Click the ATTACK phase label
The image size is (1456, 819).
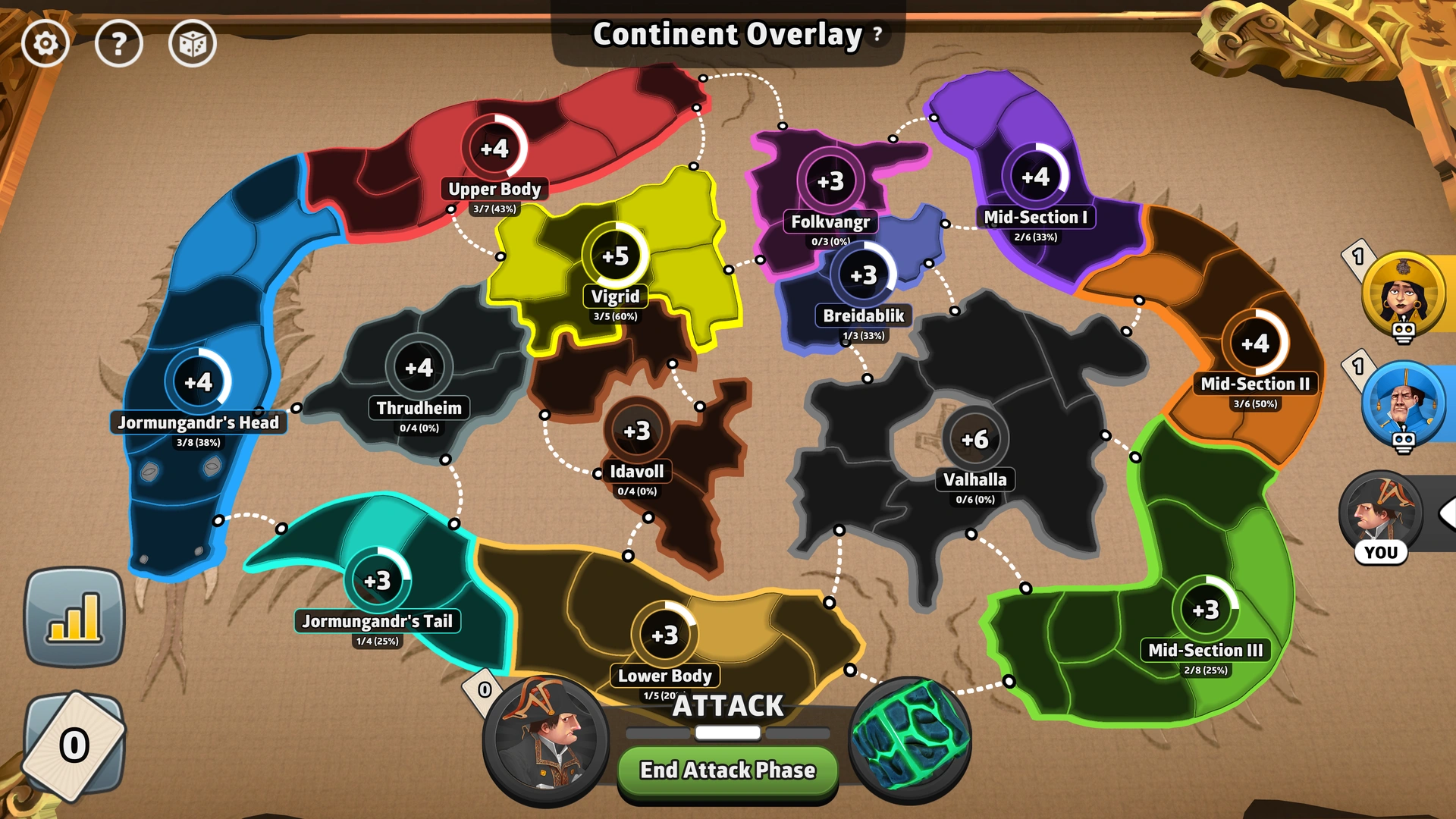[x=727, y=706]
